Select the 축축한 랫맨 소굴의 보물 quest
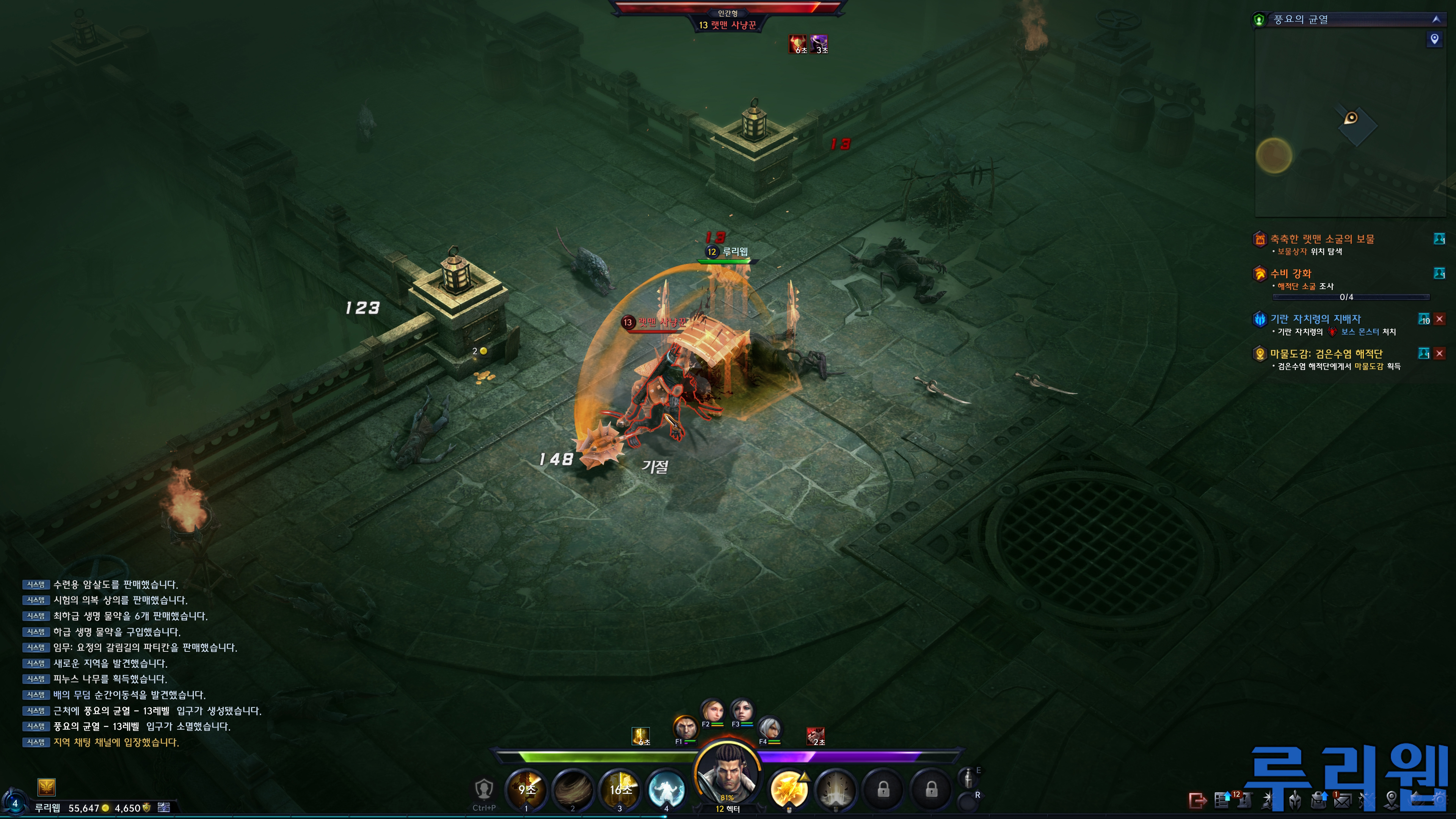This screenshot has height=819, width=1456. point(1322,239)
